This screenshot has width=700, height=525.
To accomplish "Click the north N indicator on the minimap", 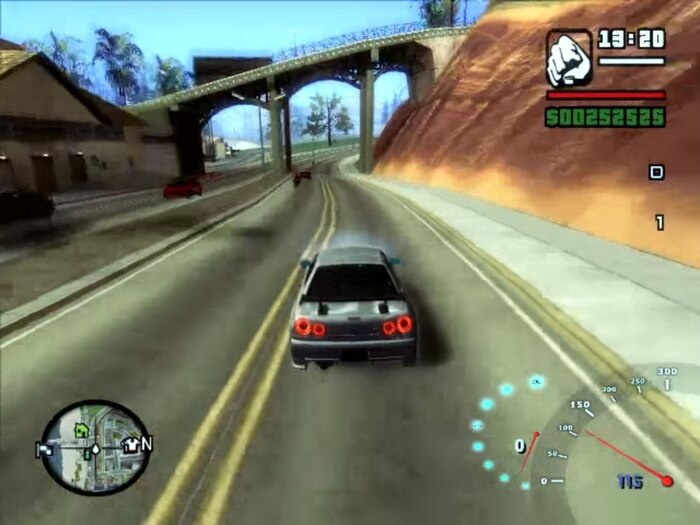I will click(x=147, y=443).
